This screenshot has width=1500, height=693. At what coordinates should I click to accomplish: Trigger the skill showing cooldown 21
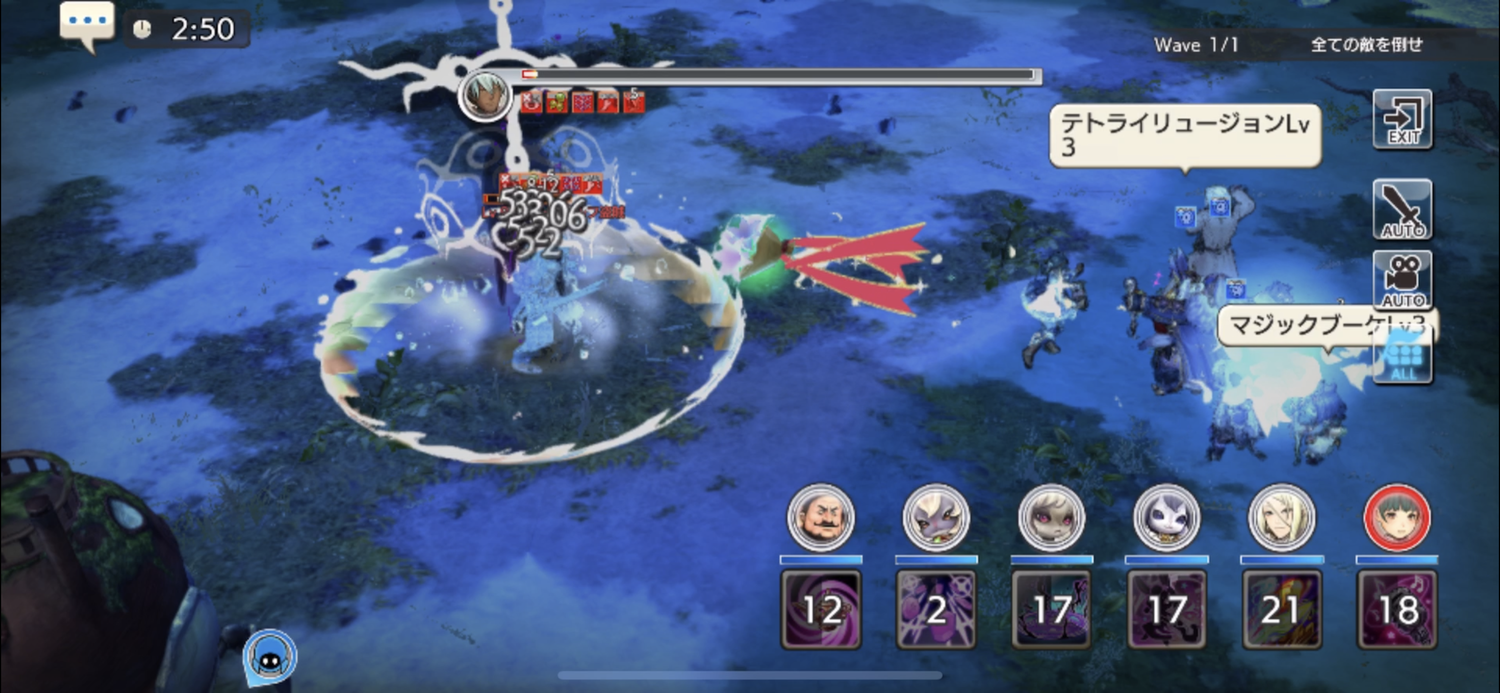[x=1282, y=609]
